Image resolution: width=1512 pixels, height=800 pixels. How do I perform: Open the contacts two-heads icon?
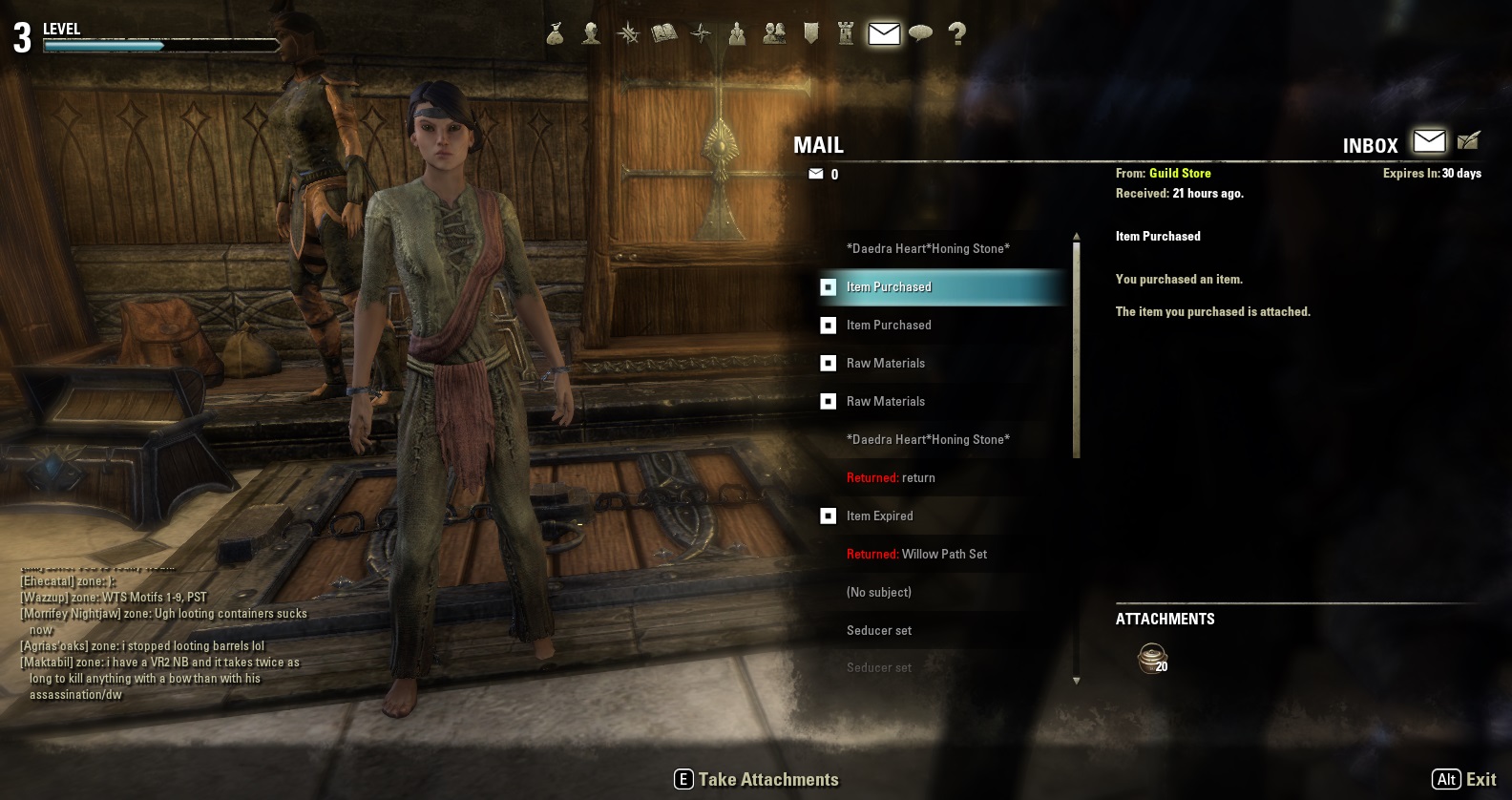click(x=774, y=34)
